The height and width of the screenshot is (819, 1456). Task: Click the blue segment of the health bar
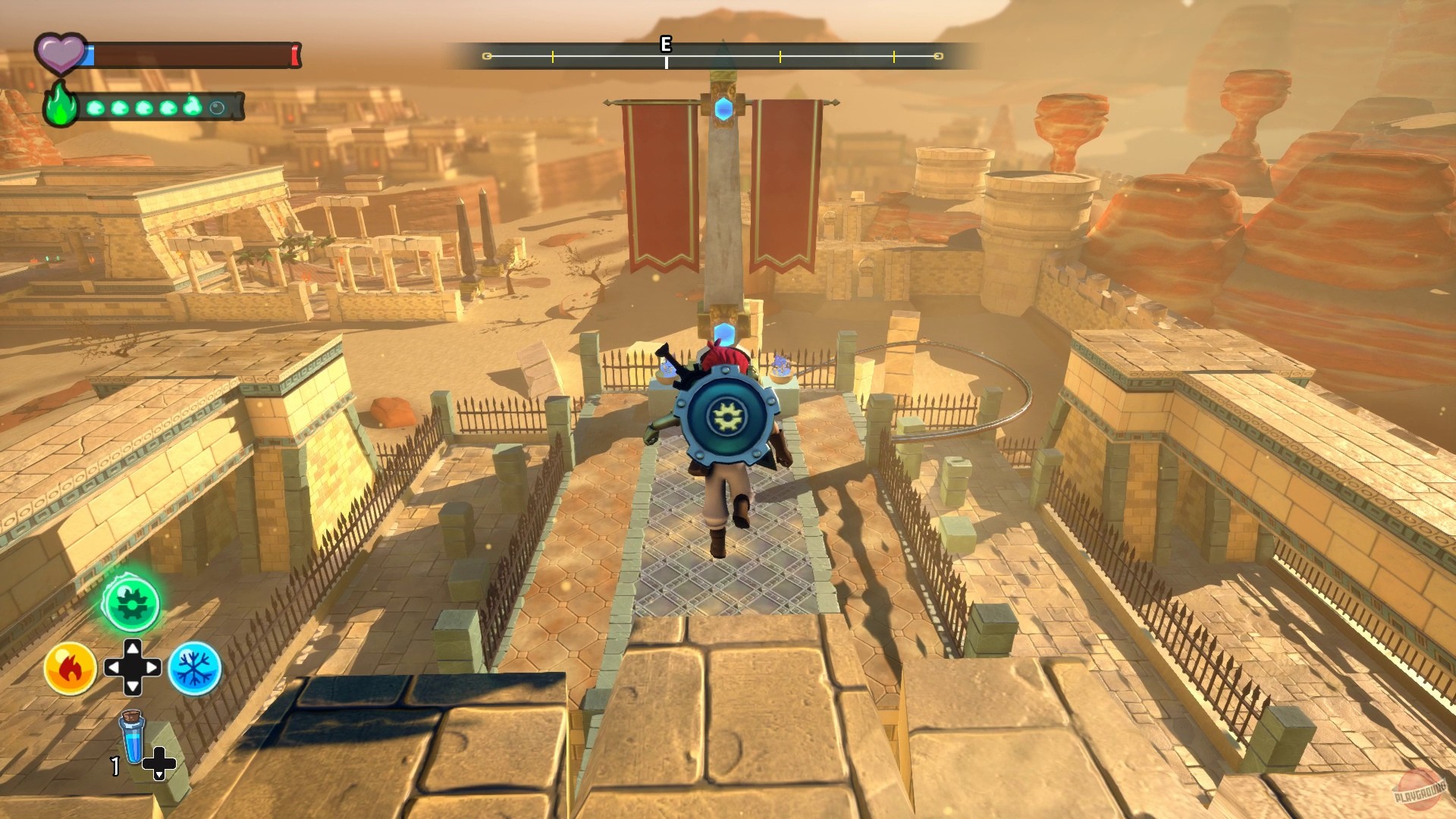[x=89, y=54]
